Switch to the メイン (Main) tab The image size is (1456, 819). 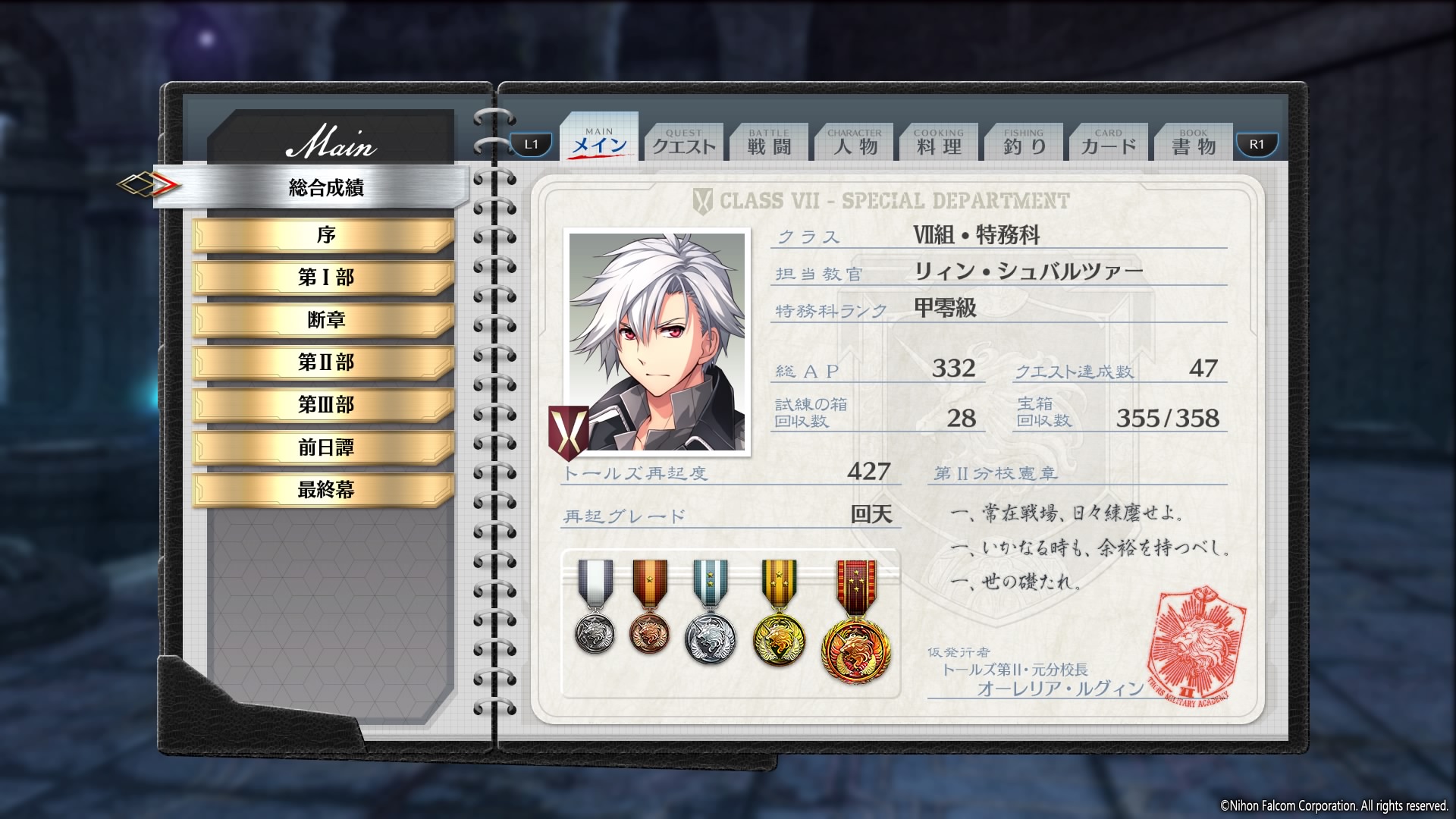599,142
